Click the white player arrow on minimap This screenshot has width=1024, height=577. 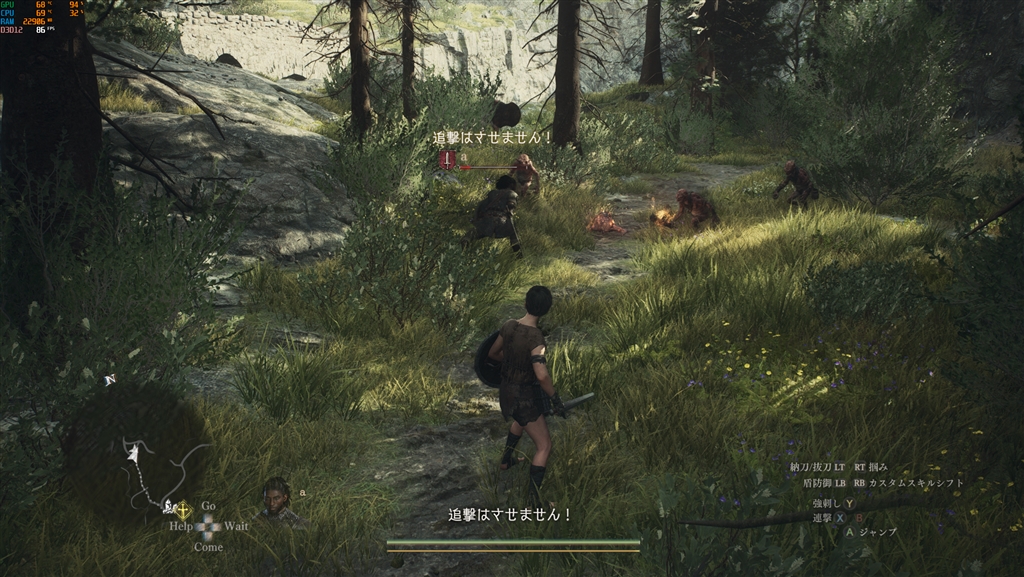click(133, 455)
